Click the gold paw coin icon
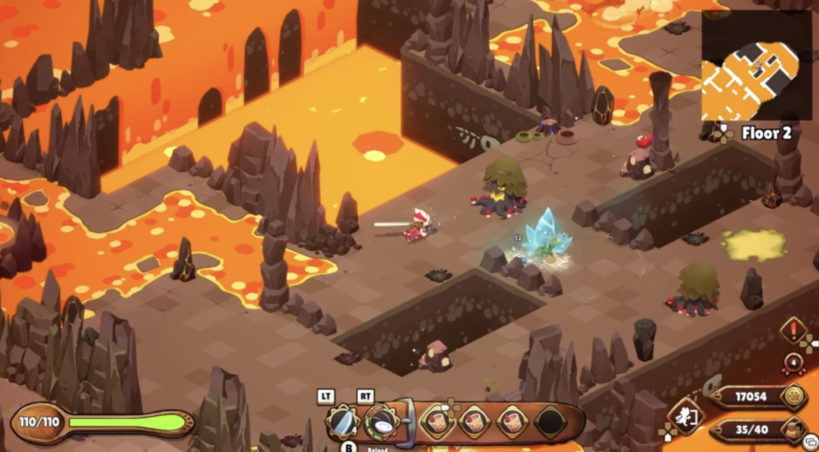 pyautogui.click(x=795, y=396)
